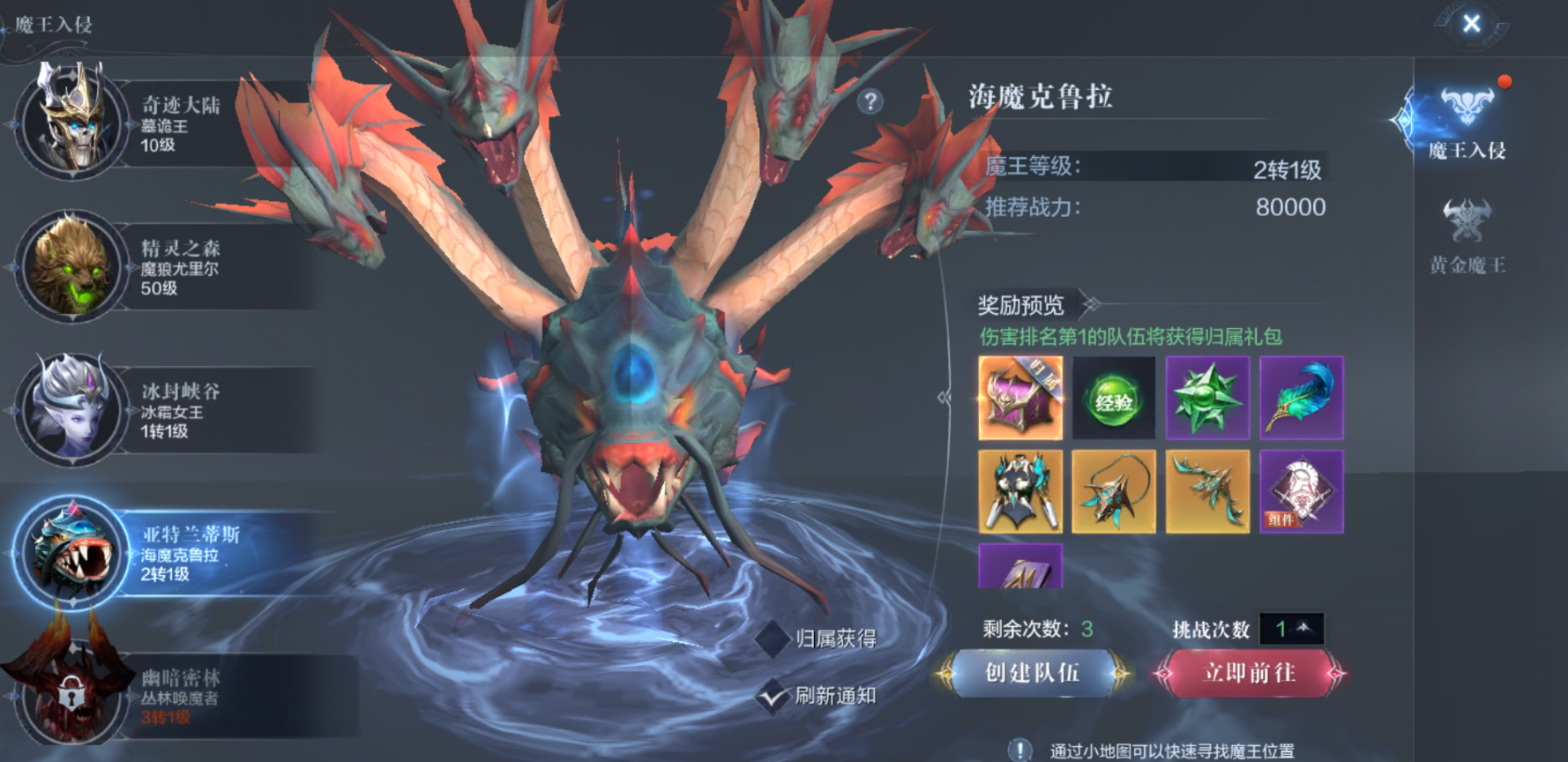Viewport: 1568px width, 762px height.
Task: Click the 创建队伍 button
Action: pos(1032,674)
